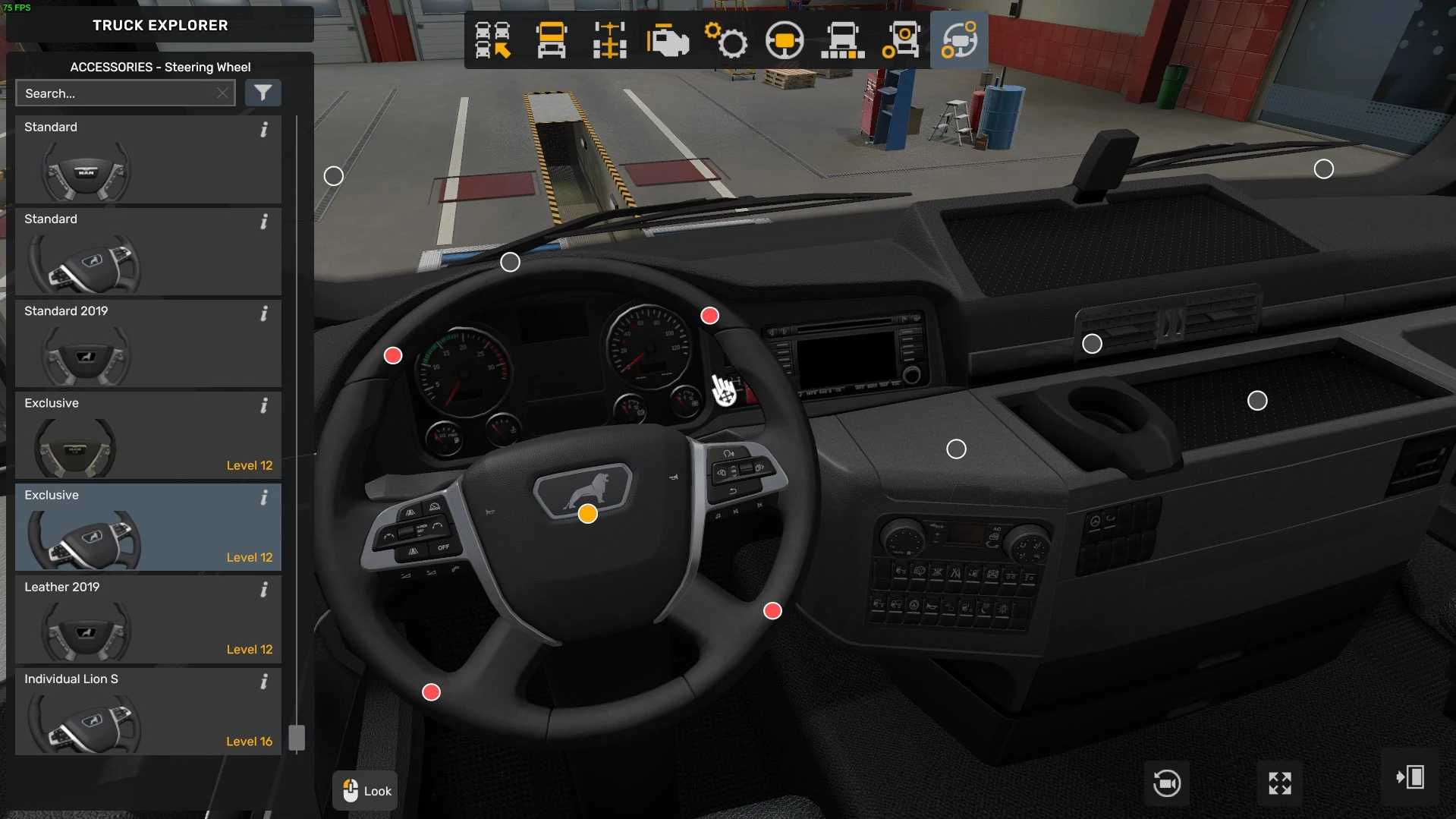Click the search field in accessories list
The width and height of the screenshot is (1456, 819).
point(118,93)
